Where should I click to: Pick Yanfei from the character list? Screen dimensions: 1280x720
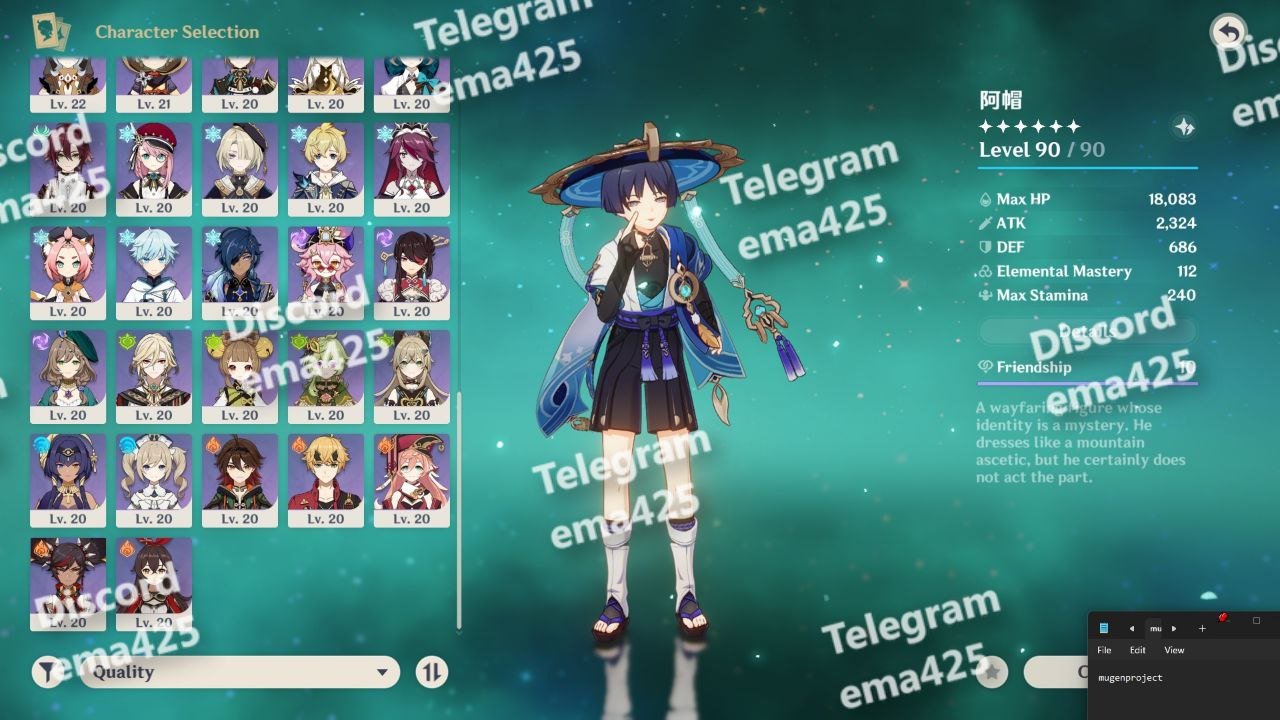click(412, 474)
